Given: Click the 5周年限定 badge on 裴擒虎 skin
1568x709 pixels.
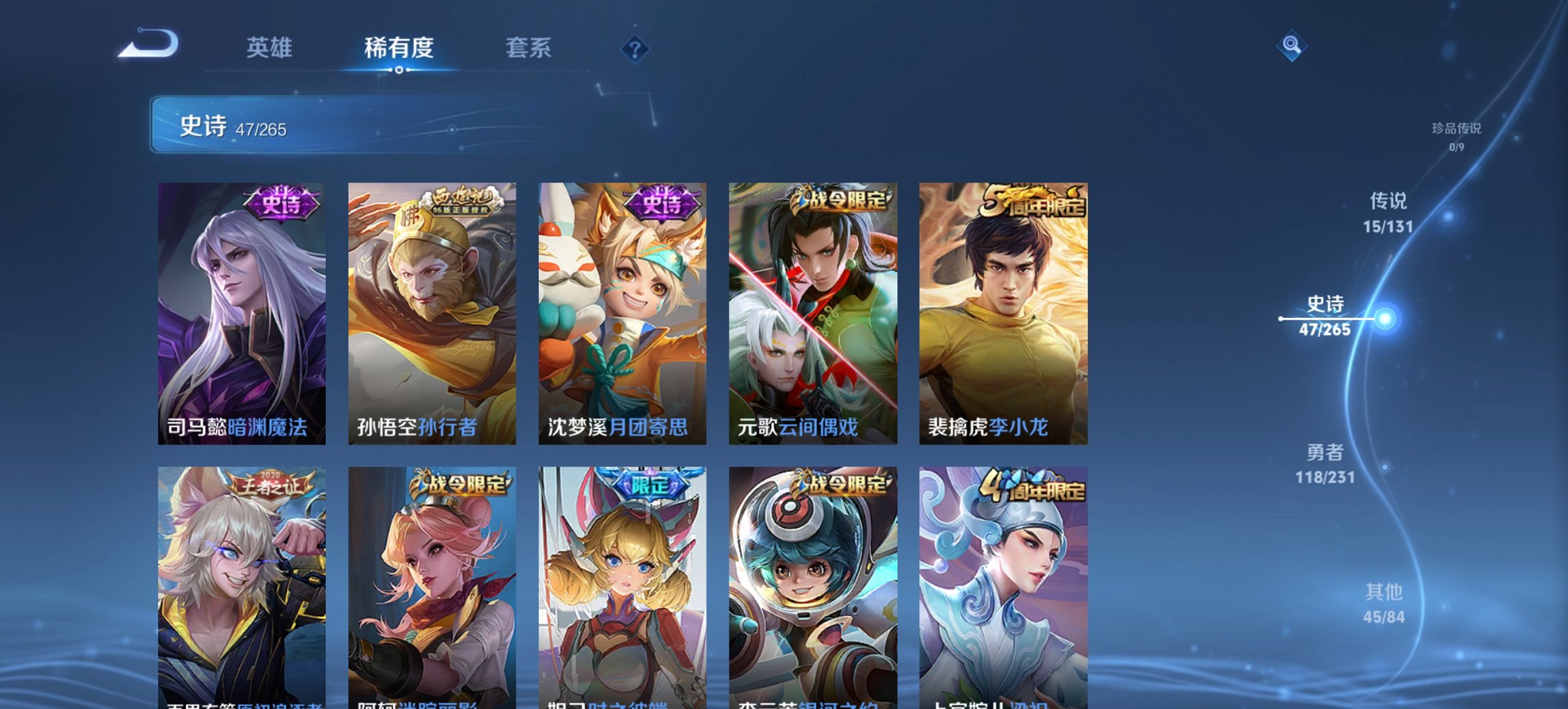Looking at the screenshot, I should pyautogui.click(x=1036, y=200).
